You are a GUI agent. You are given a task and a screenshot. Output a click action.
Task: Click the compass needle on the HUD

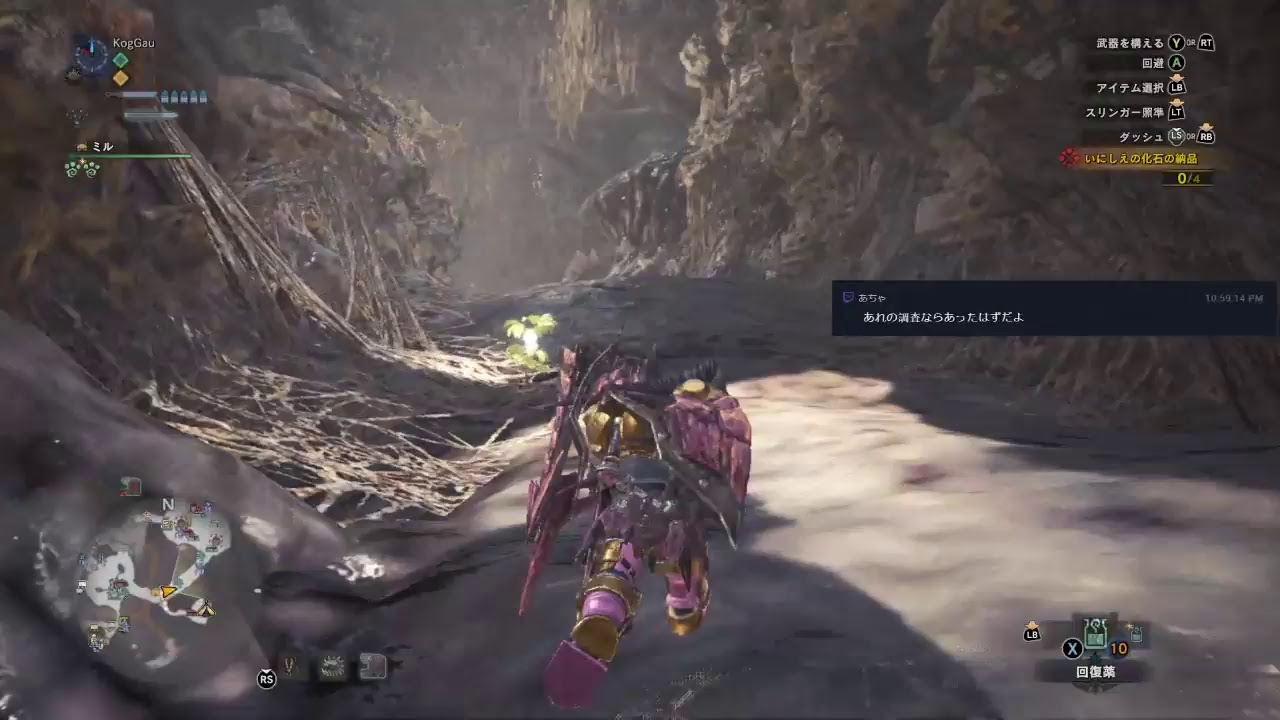91,48
